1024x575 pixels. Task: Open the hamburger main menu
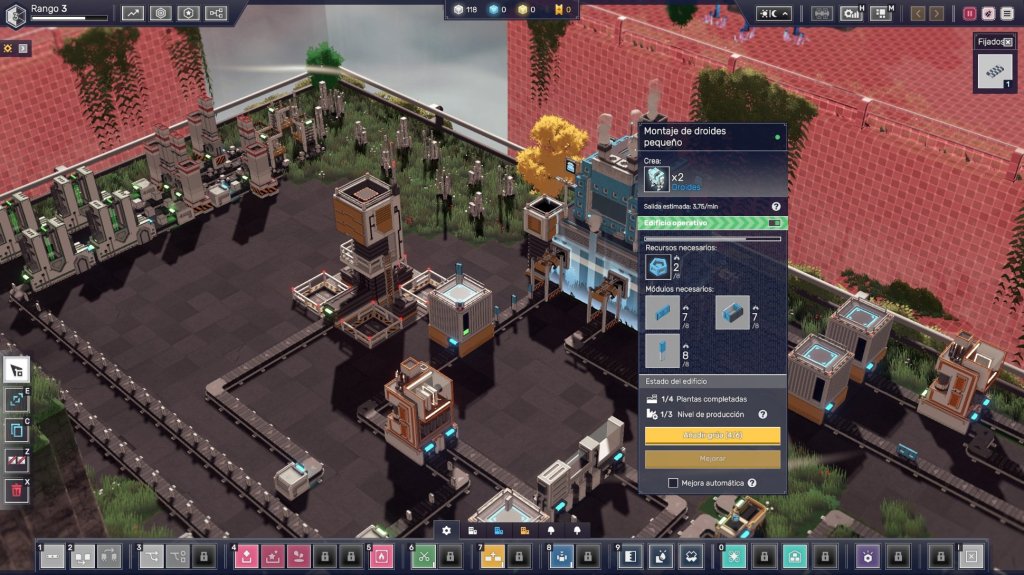click(1007, 13)
